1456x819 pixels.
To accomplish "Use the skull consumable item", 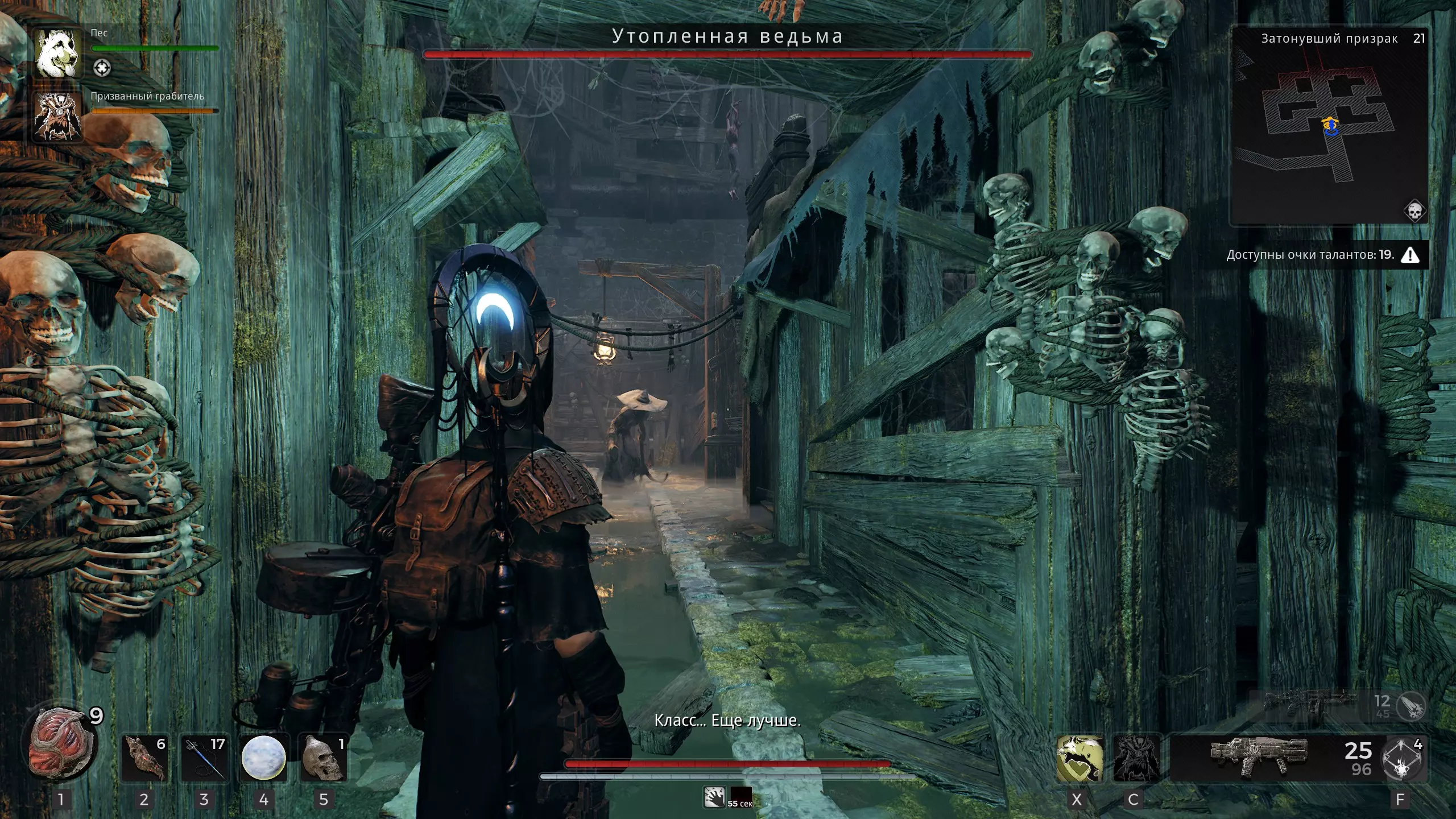I will [323, 758].
